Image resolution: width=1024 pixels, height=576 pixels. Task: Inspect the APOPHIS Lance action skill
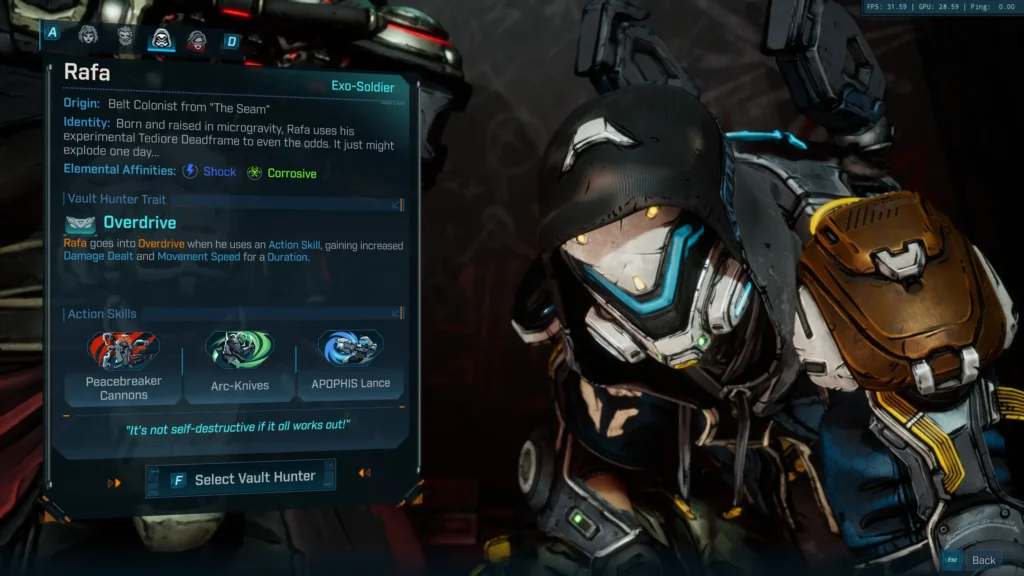coord(351,365)
